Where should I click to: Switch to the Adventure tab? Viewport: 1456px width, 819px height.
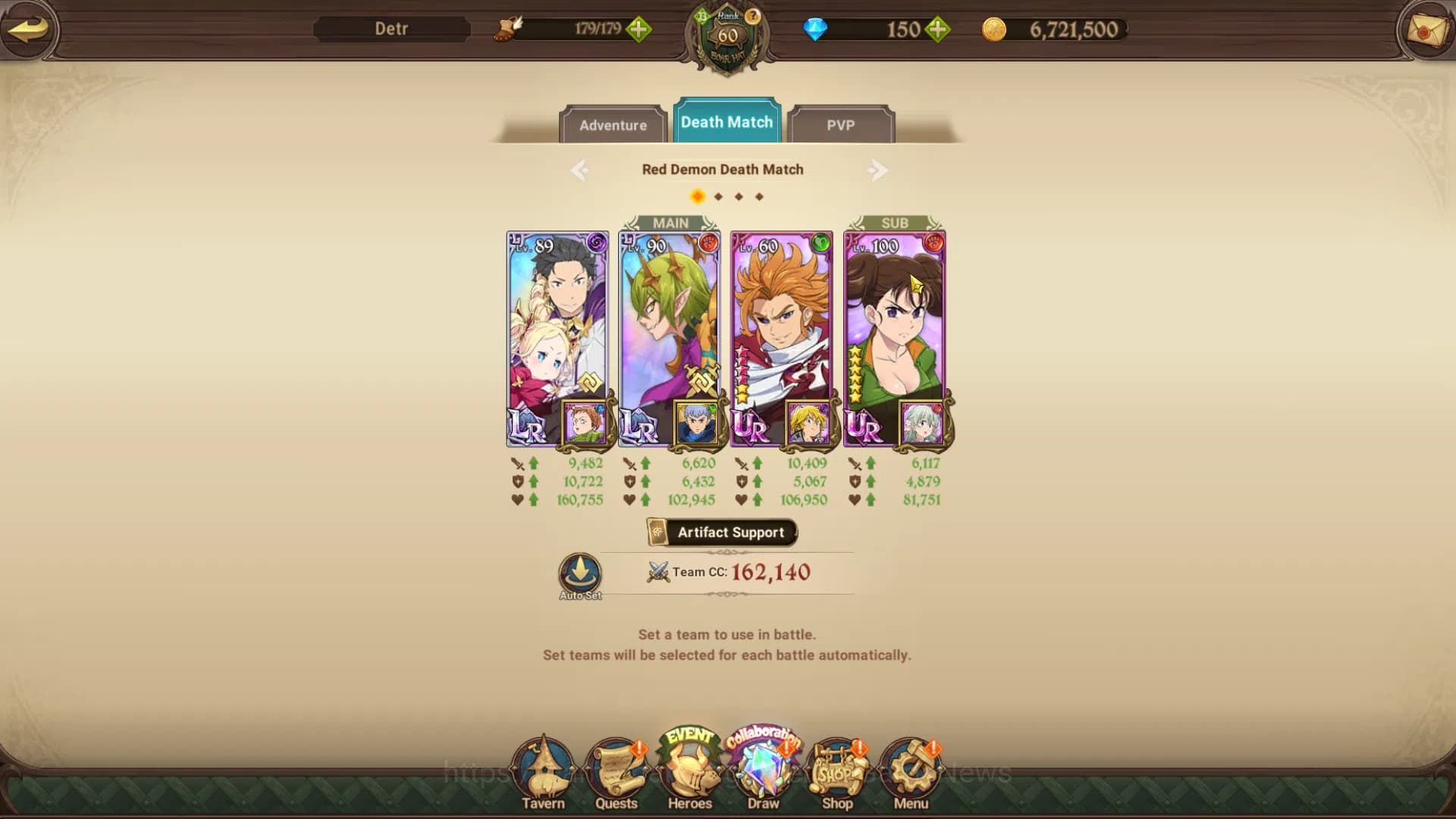coord(613,125)
